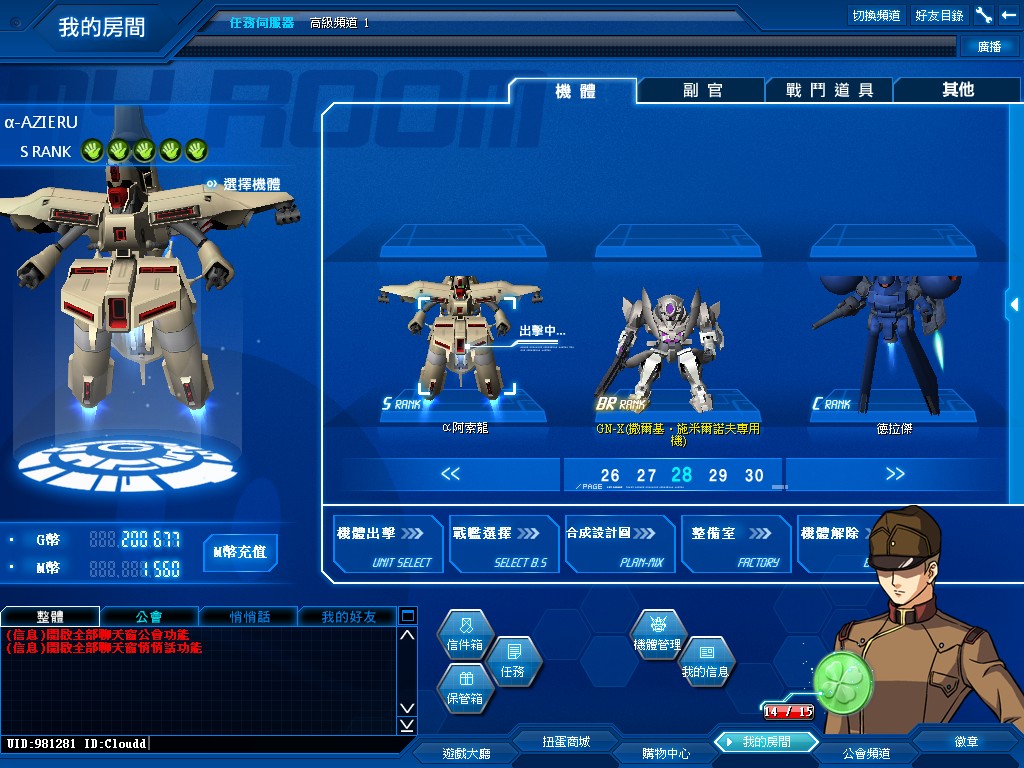Select the 其他 tab
1024x768 pixels.
[x=957, y=90]
